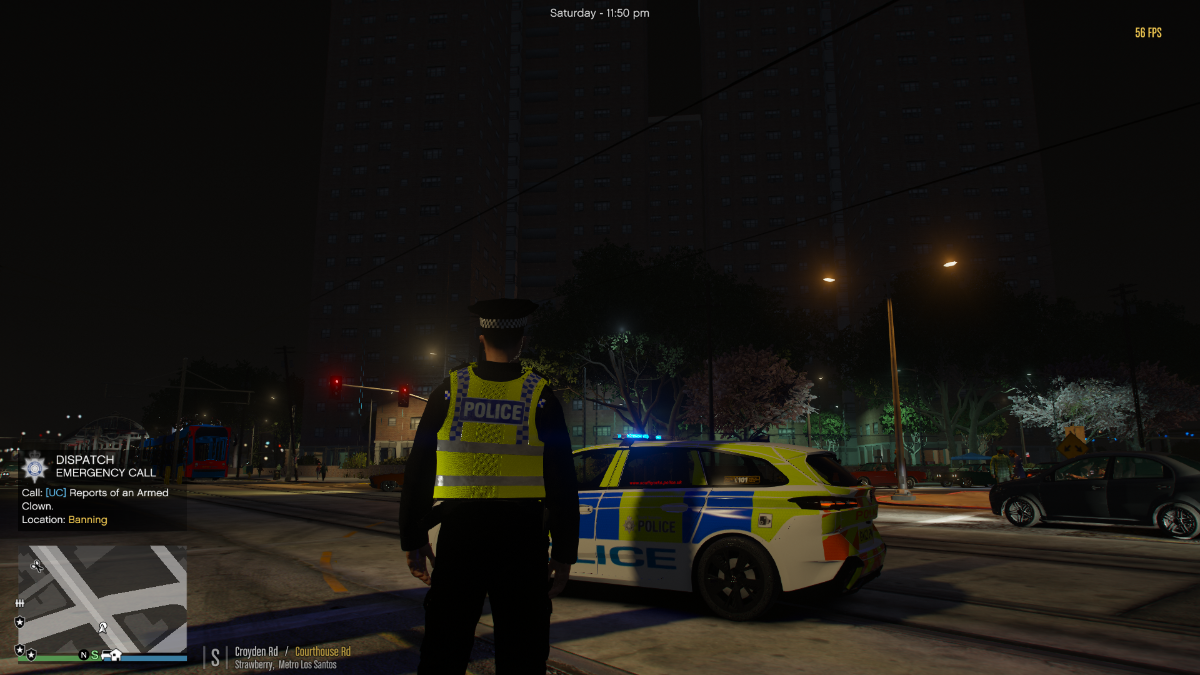
Task: Select the white house blip on minimap
Action: pos(116,655)
